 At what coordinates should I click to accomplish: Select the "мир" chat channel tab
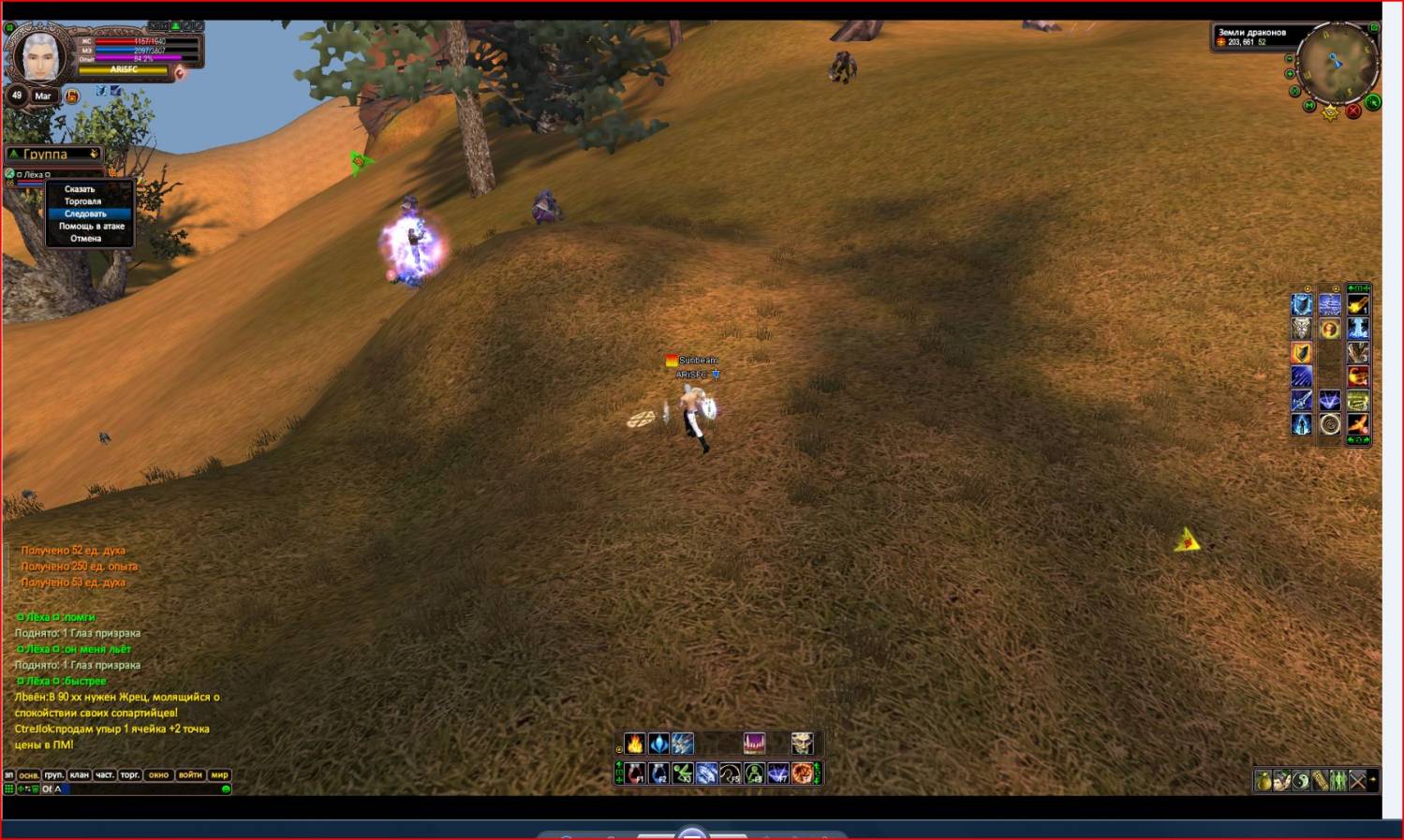(219, 774)
